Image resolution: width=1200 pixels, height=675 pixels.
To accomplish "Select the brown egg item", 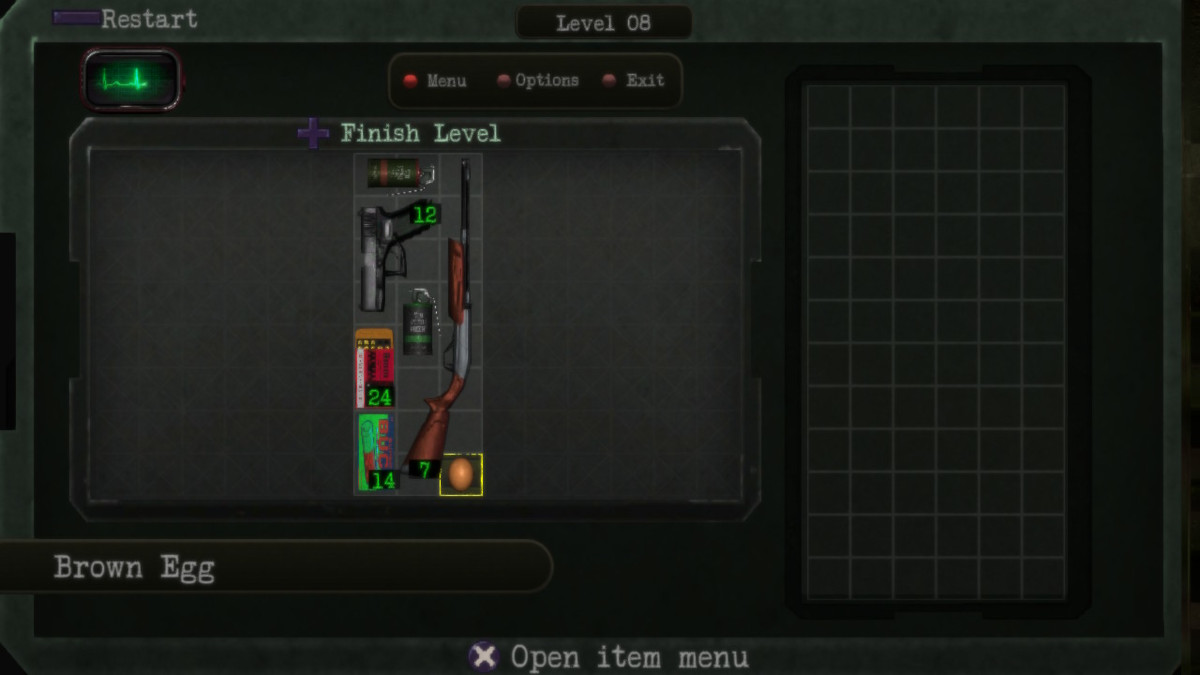I will (461, 474).
